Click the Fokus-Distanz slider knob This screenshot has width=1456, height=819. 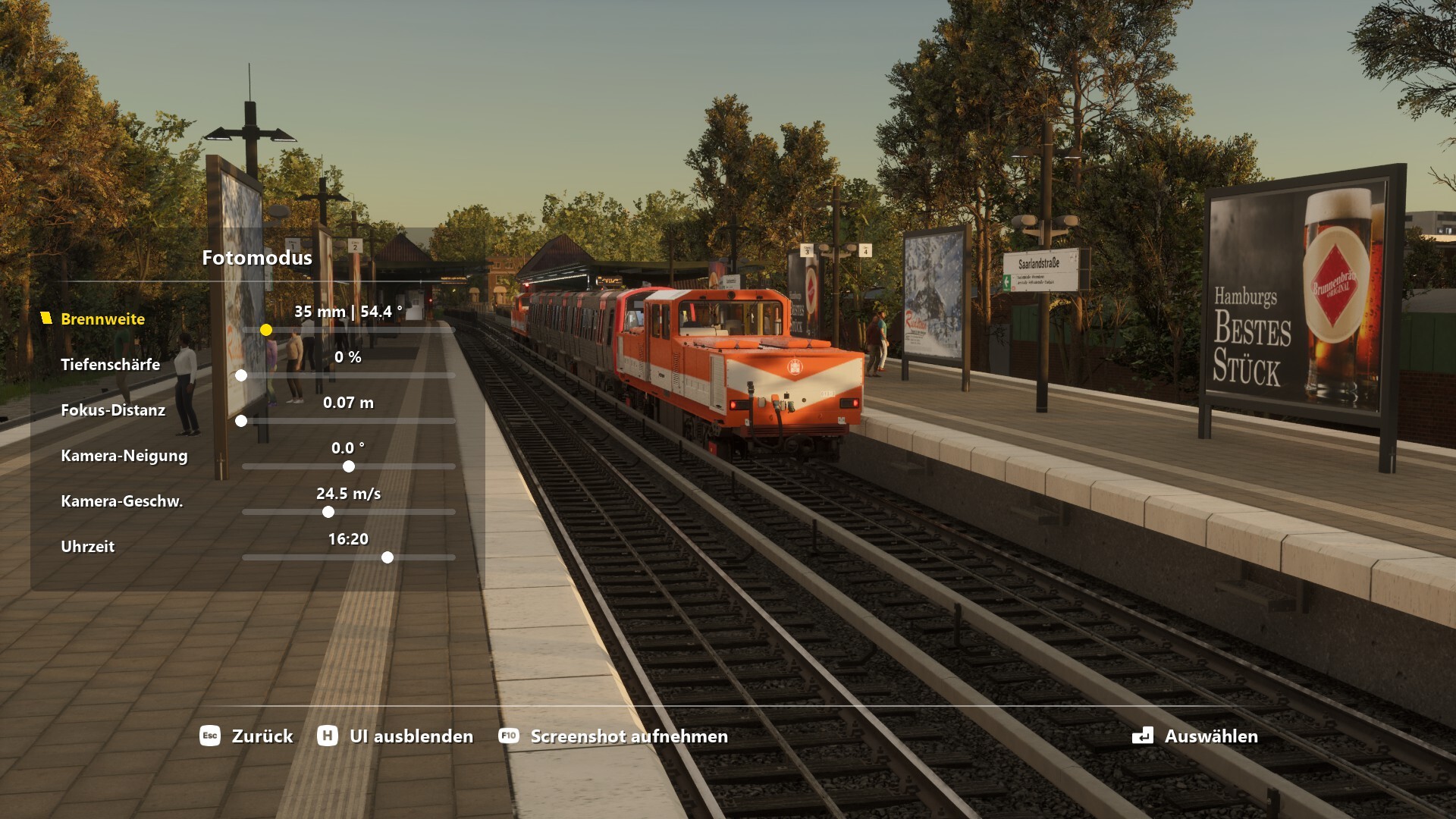click(241, 421)
